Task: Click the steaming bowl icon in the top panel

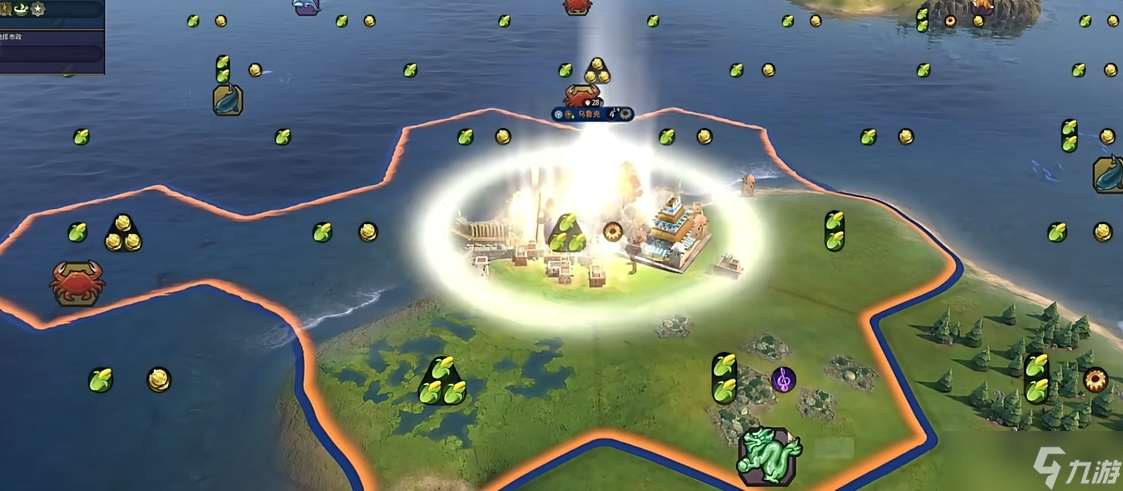Action: click(19, 9)
